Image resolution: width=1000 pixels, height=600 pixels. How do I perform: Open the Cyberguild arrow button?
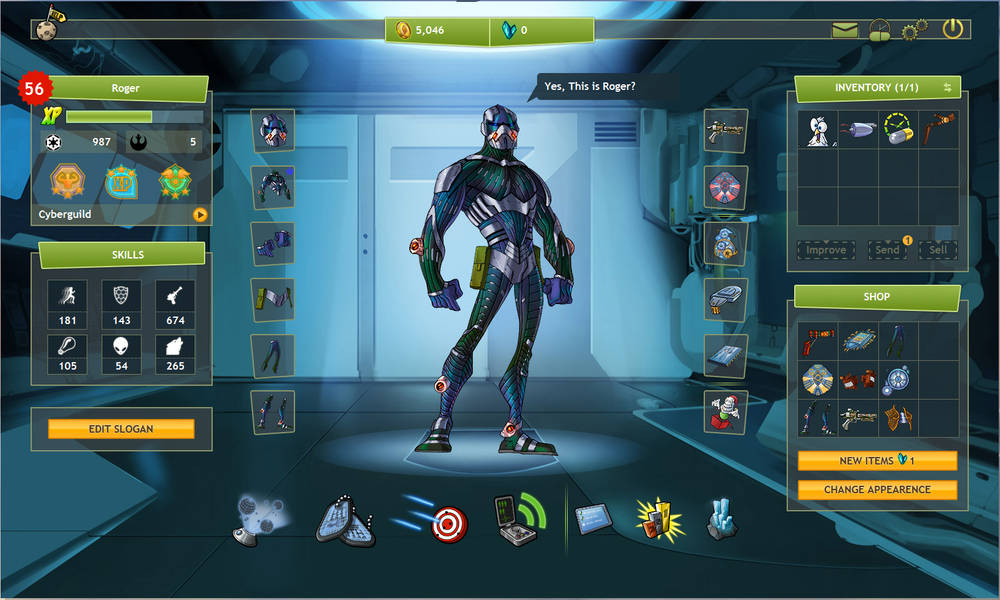pos(199,214)
